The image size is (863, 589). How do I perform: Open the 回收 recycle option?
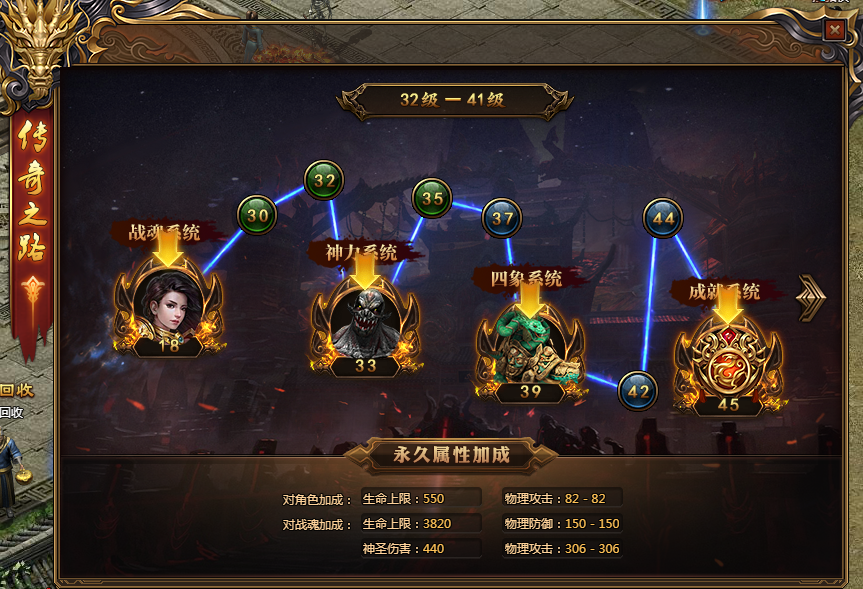click(17, 391)
